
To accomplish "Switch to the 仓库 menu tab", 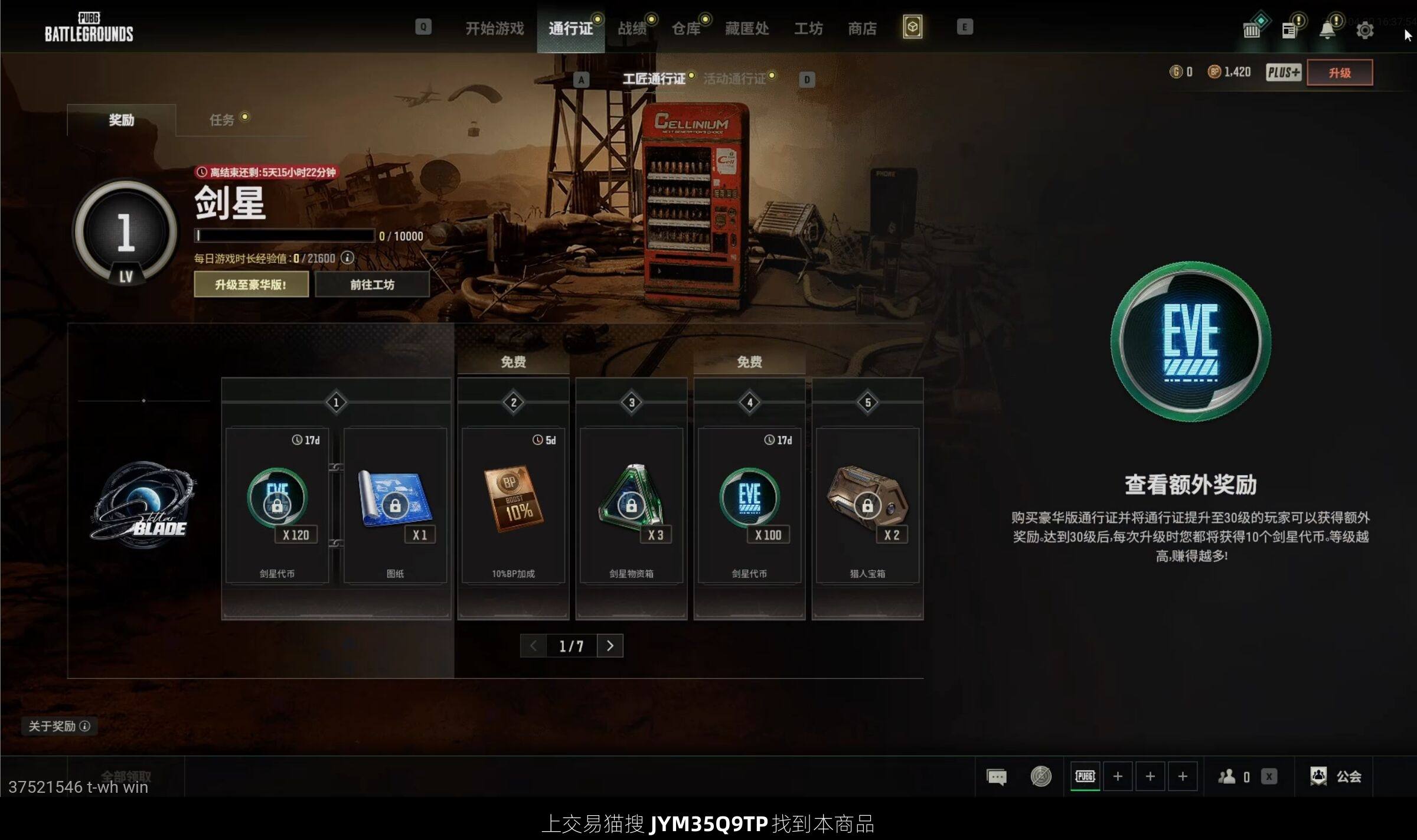I will pos(685,28).
